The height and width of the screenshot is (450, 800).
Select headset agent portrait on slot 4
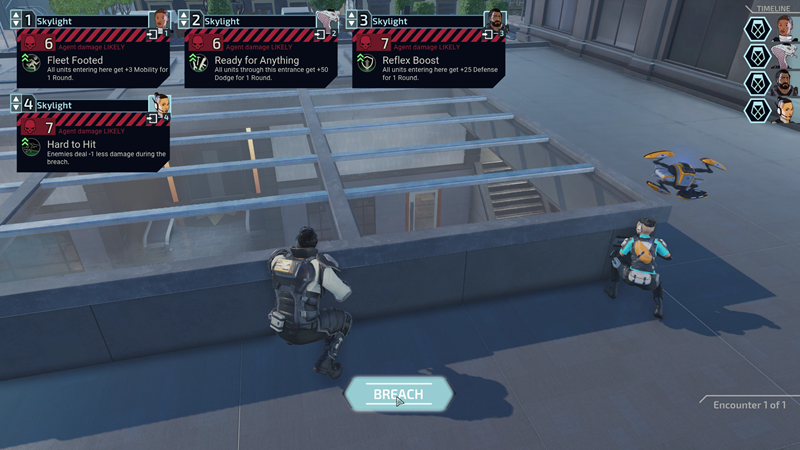159,104
